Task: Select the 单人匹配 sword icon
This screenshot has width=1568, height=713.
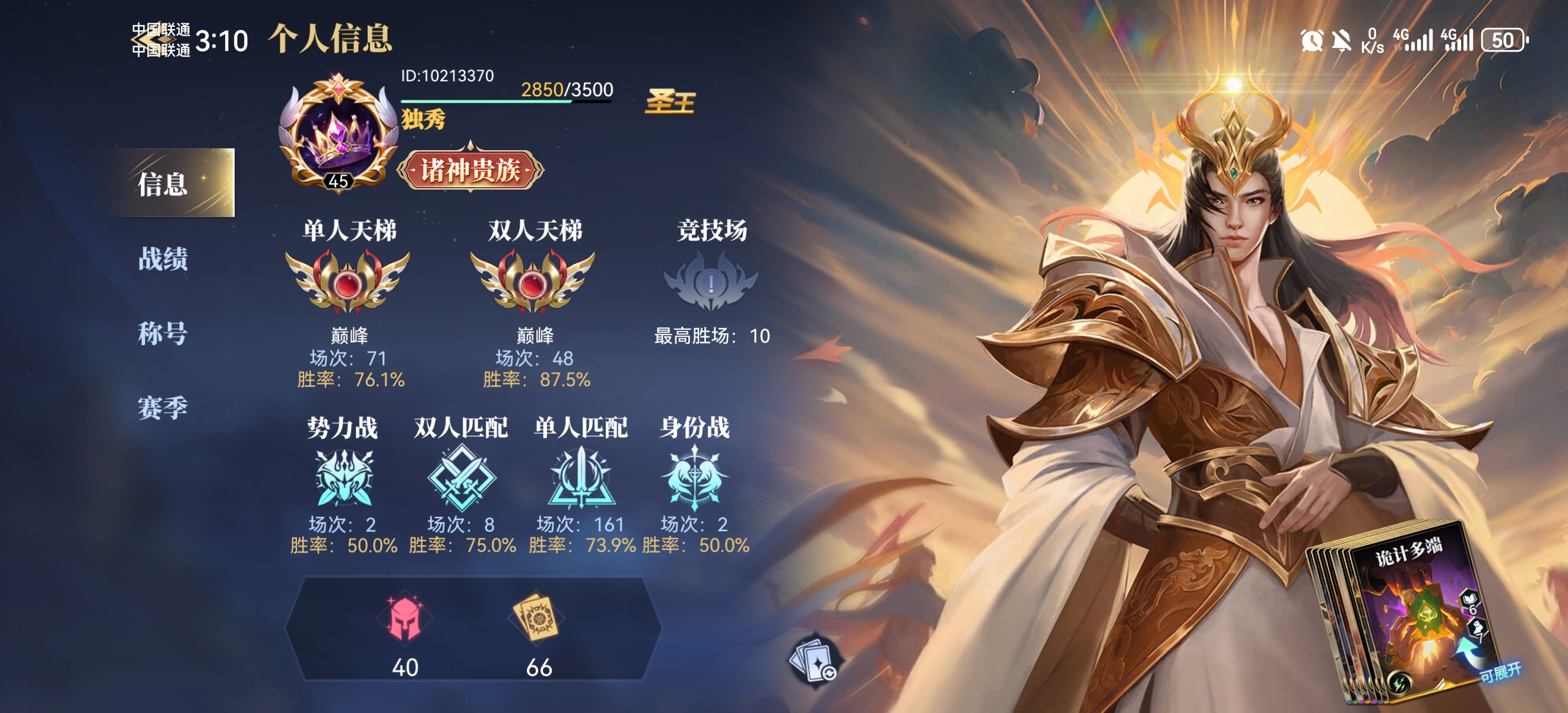Action: tap(581, 478)
